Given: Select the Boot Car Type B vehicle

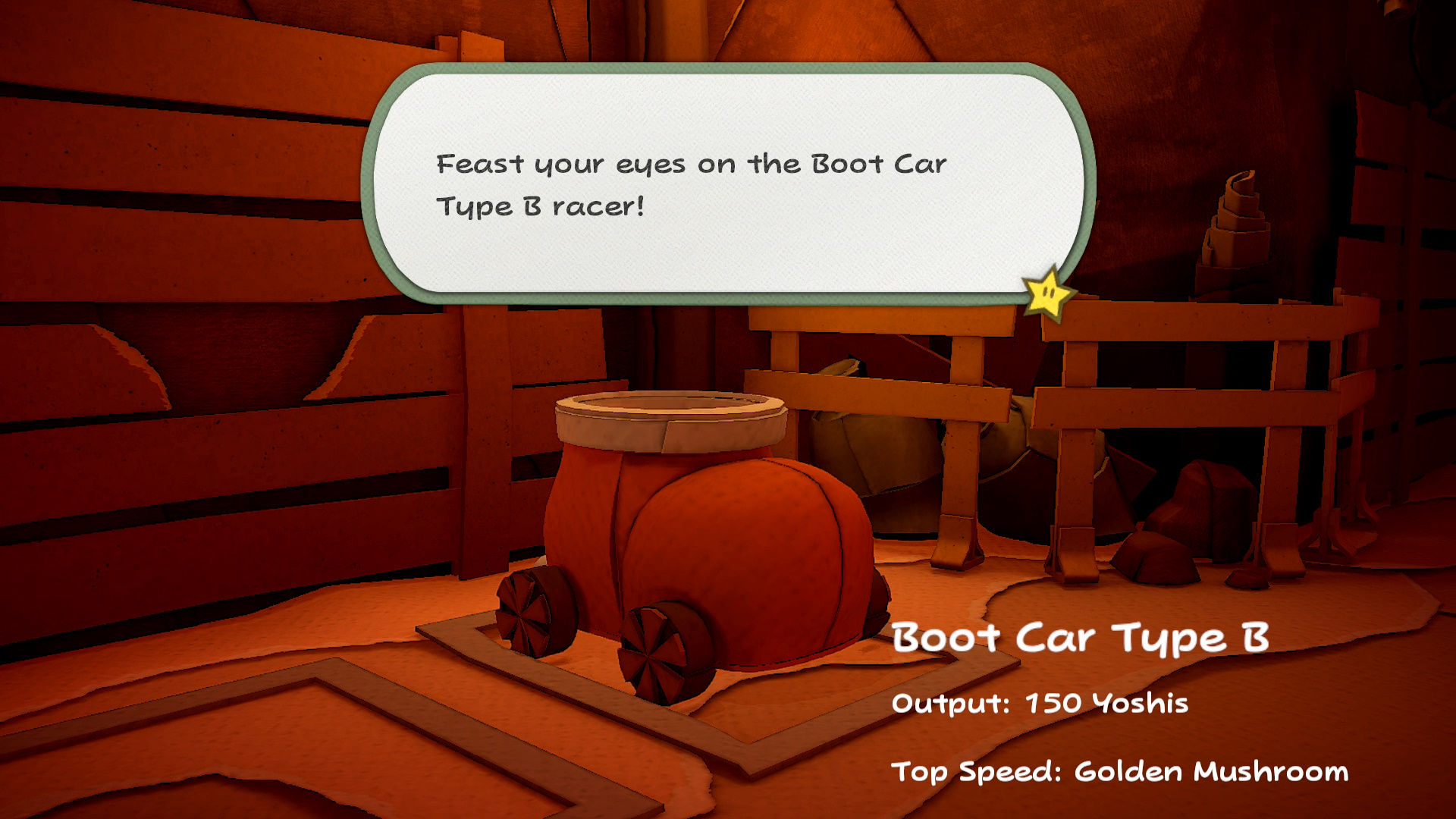Looking at the screenshot, I should click(705, 546).
